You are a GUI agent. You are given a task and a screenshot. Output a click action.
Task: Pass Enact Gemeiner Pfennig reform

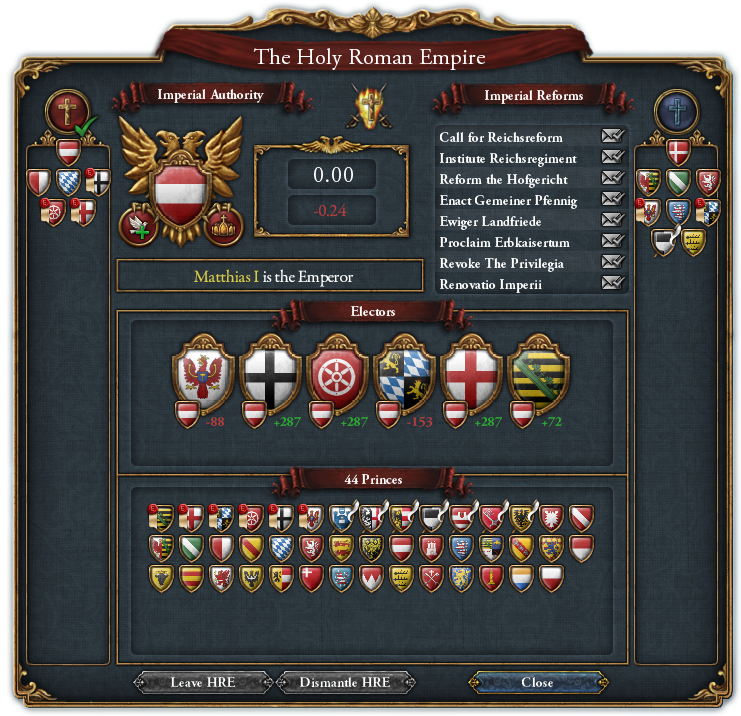[x=612, y=200]
